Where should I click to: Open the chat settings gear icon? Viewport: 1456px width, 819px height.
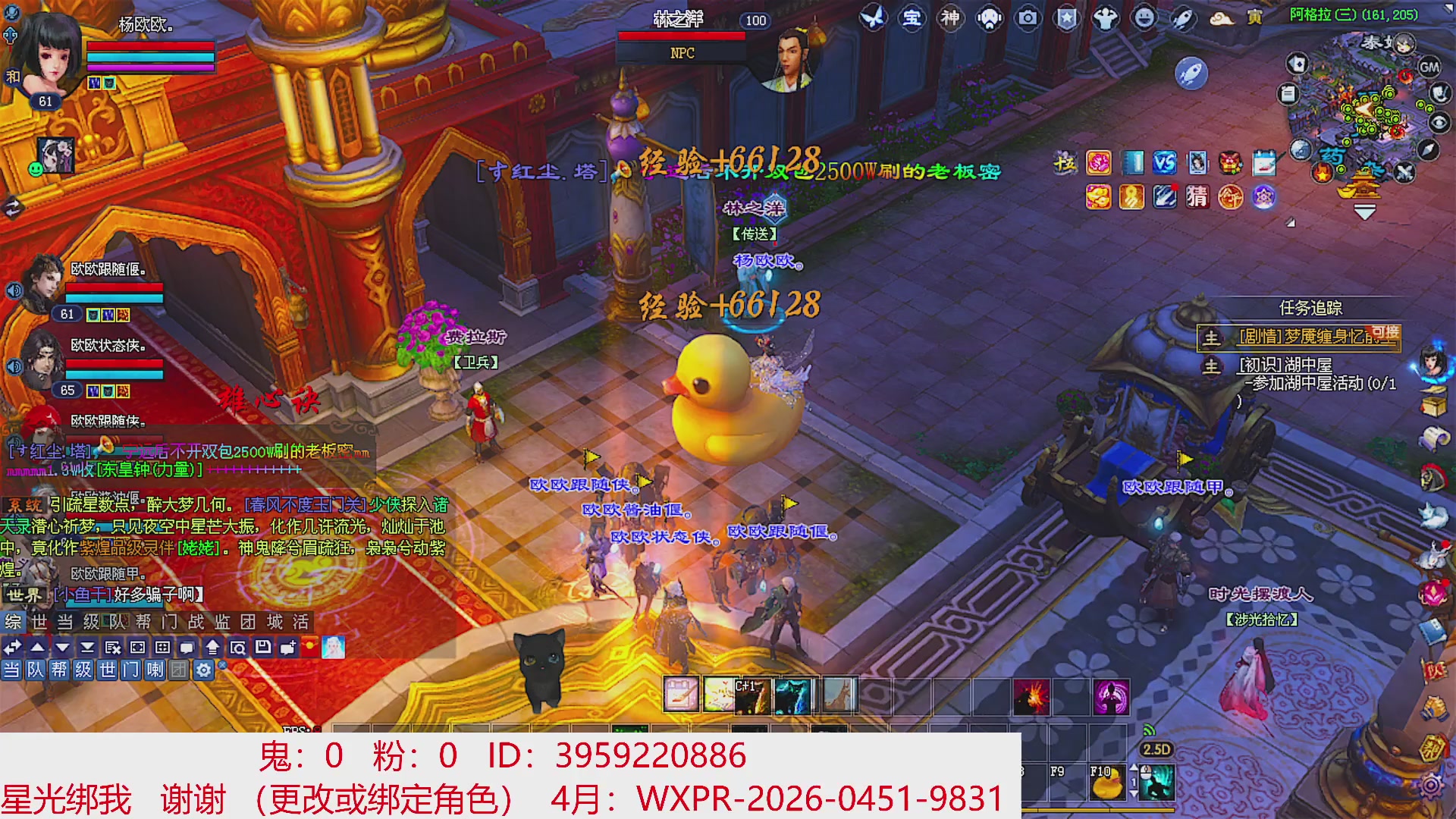coord(203,670)
